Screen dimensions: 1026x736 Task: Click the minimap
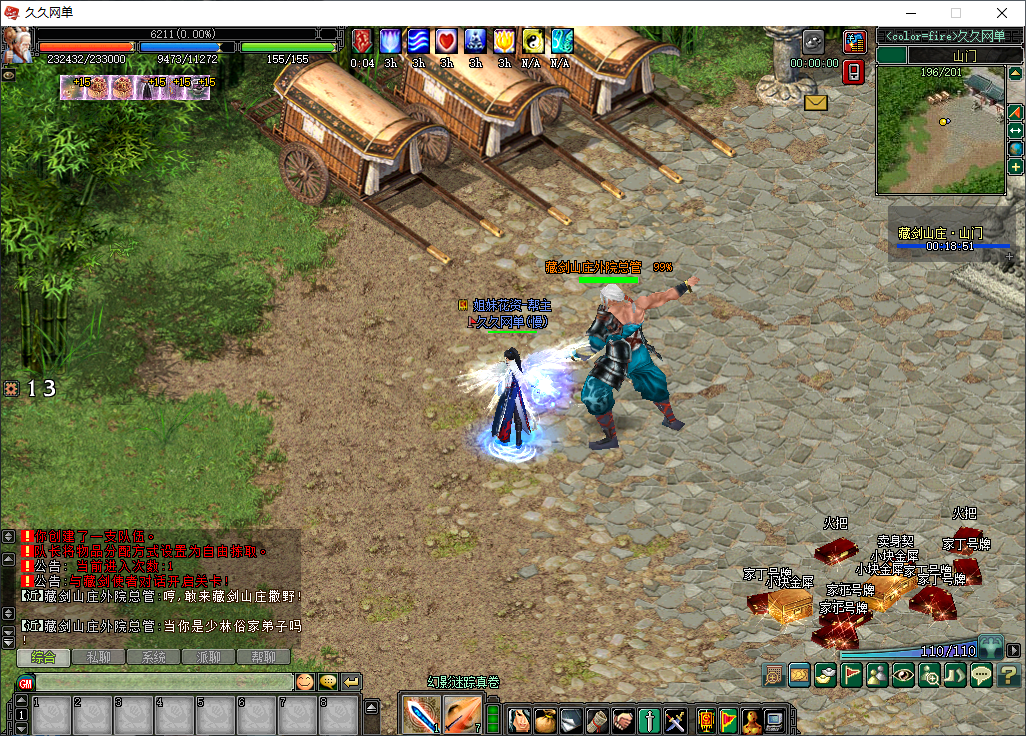940,130
